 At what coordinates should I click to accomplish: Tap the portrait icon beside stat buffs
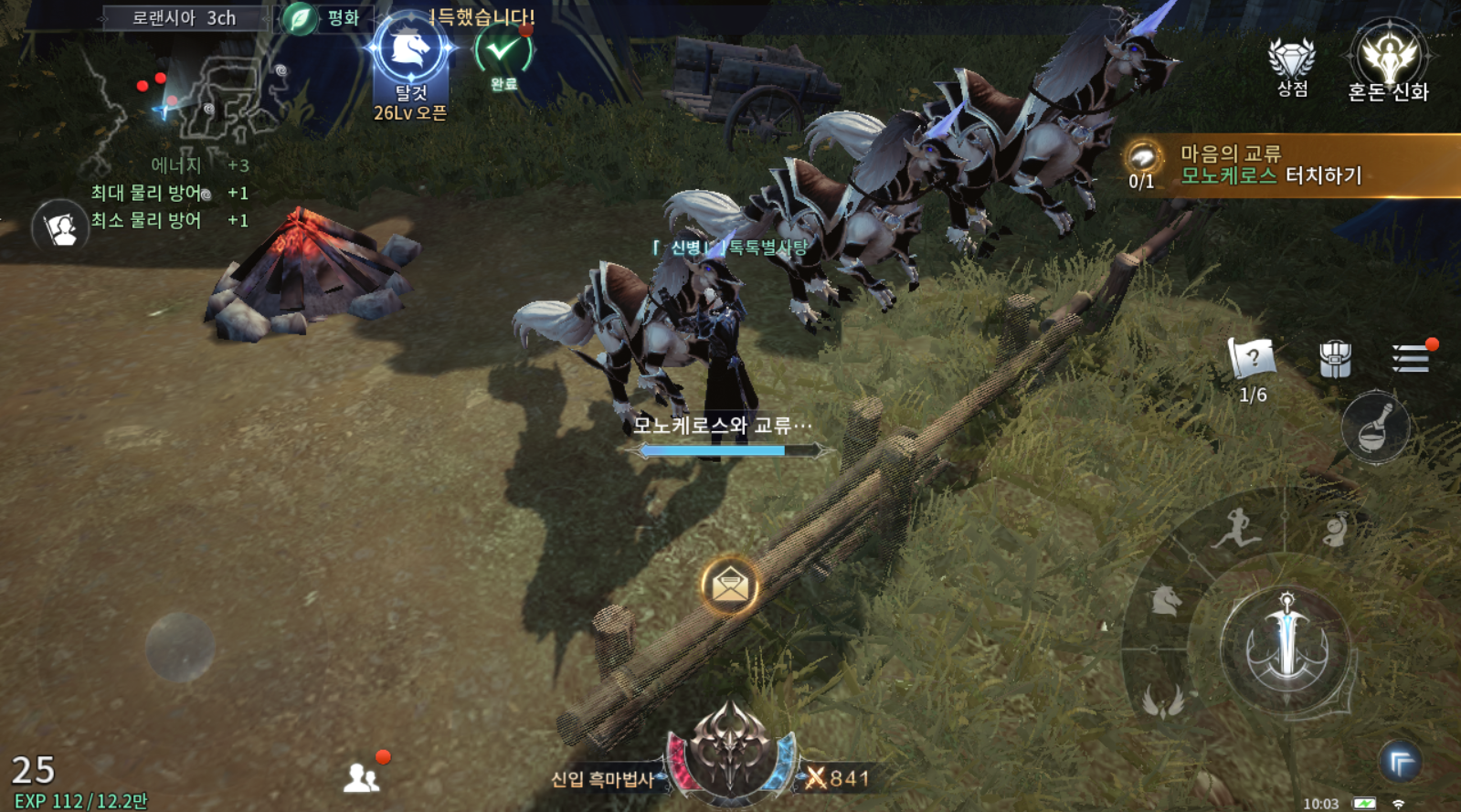[x=60, y=227]
